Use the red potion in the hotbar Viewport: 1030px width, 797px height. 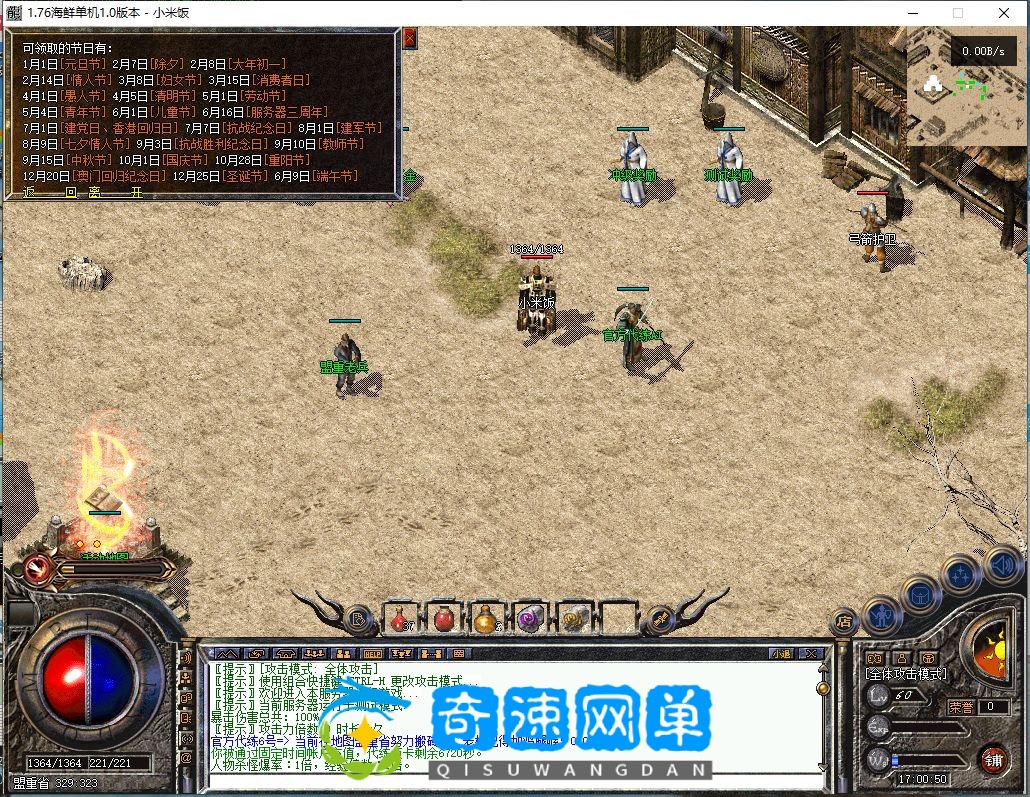(401, 620)
